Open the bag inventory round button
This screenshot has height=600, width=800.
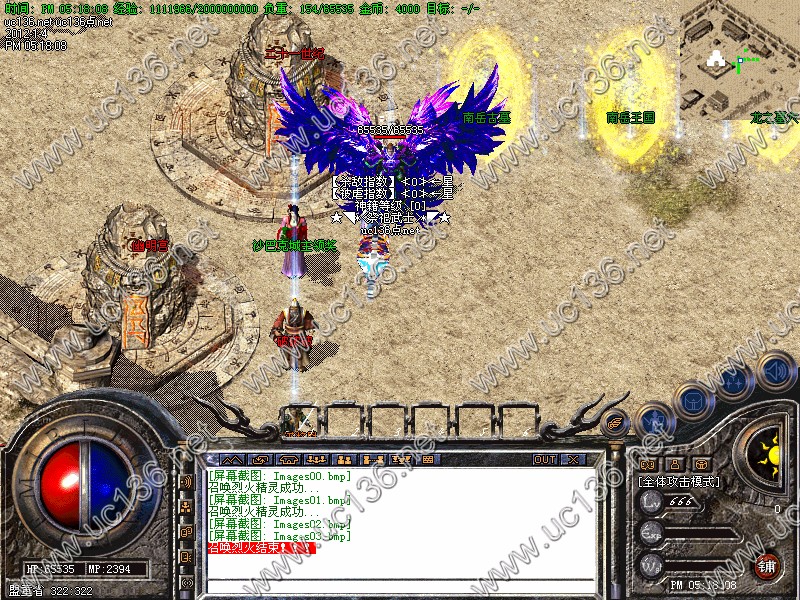coord(693,400)
